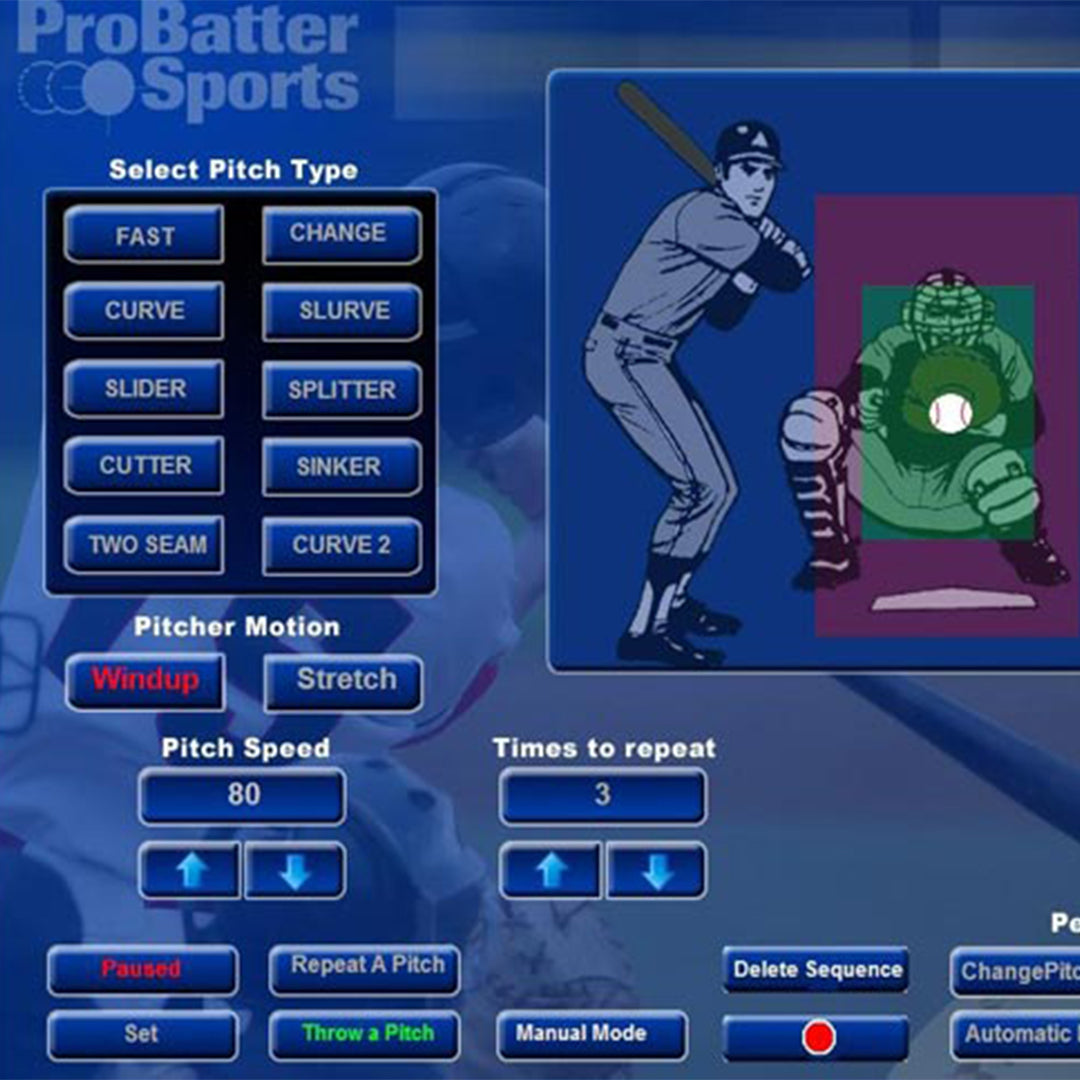Select the SPLITTER pitch button
The image size is (1080, 1080).
coord(341,389)
